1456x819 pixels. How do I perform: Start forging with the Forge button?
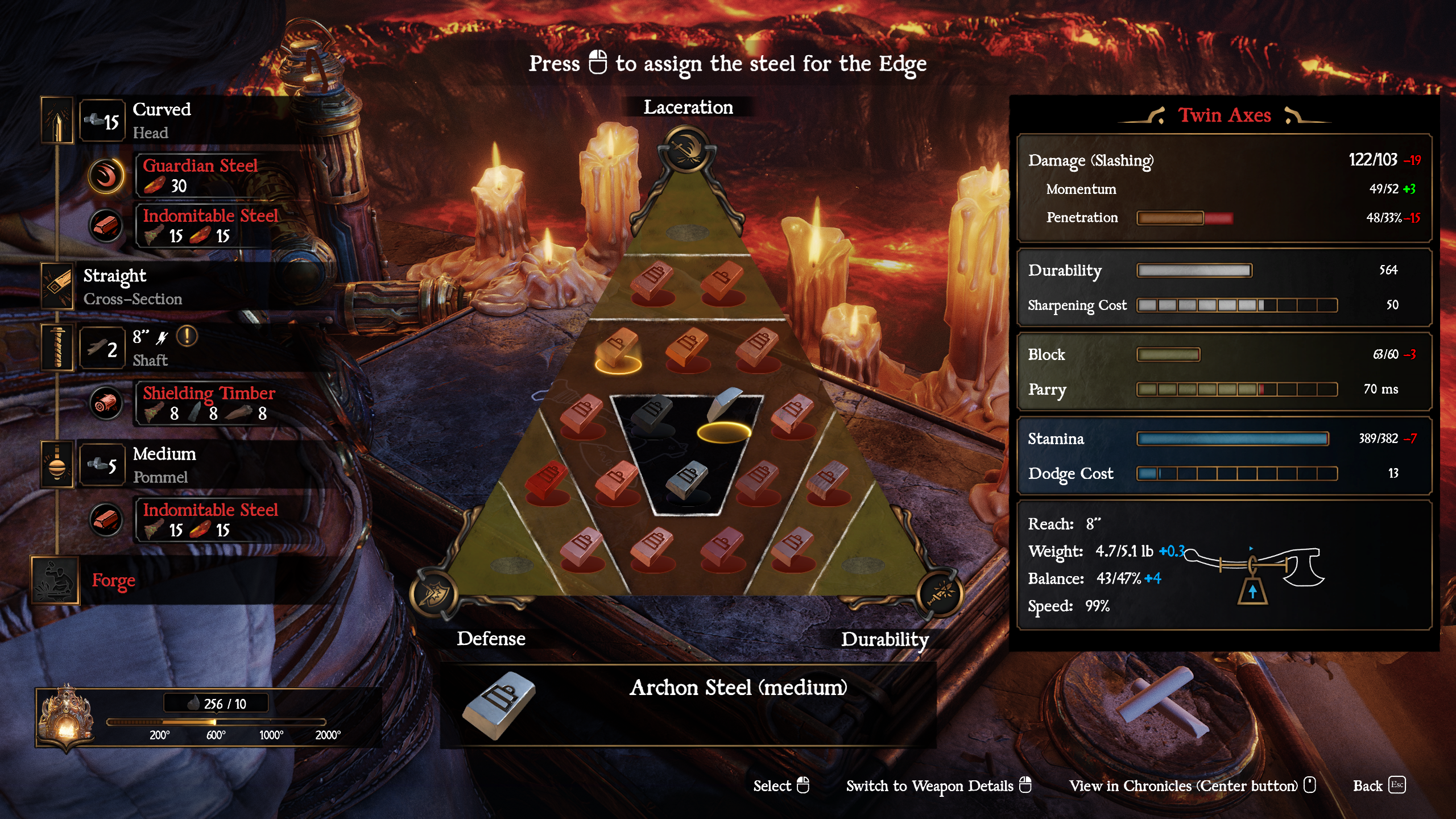pyautogui.click(x=113, y=580)
